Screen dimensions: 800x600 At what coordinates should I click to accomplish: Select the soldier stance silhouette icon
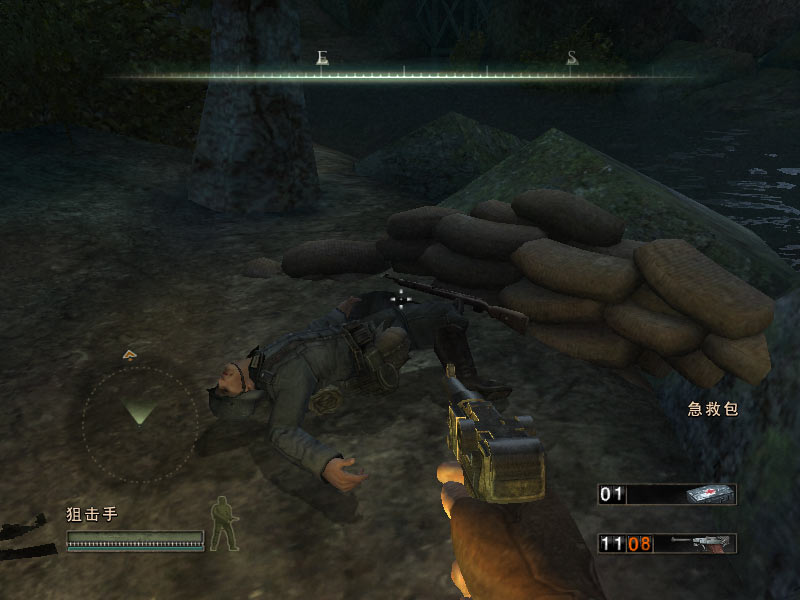(225, 525)
